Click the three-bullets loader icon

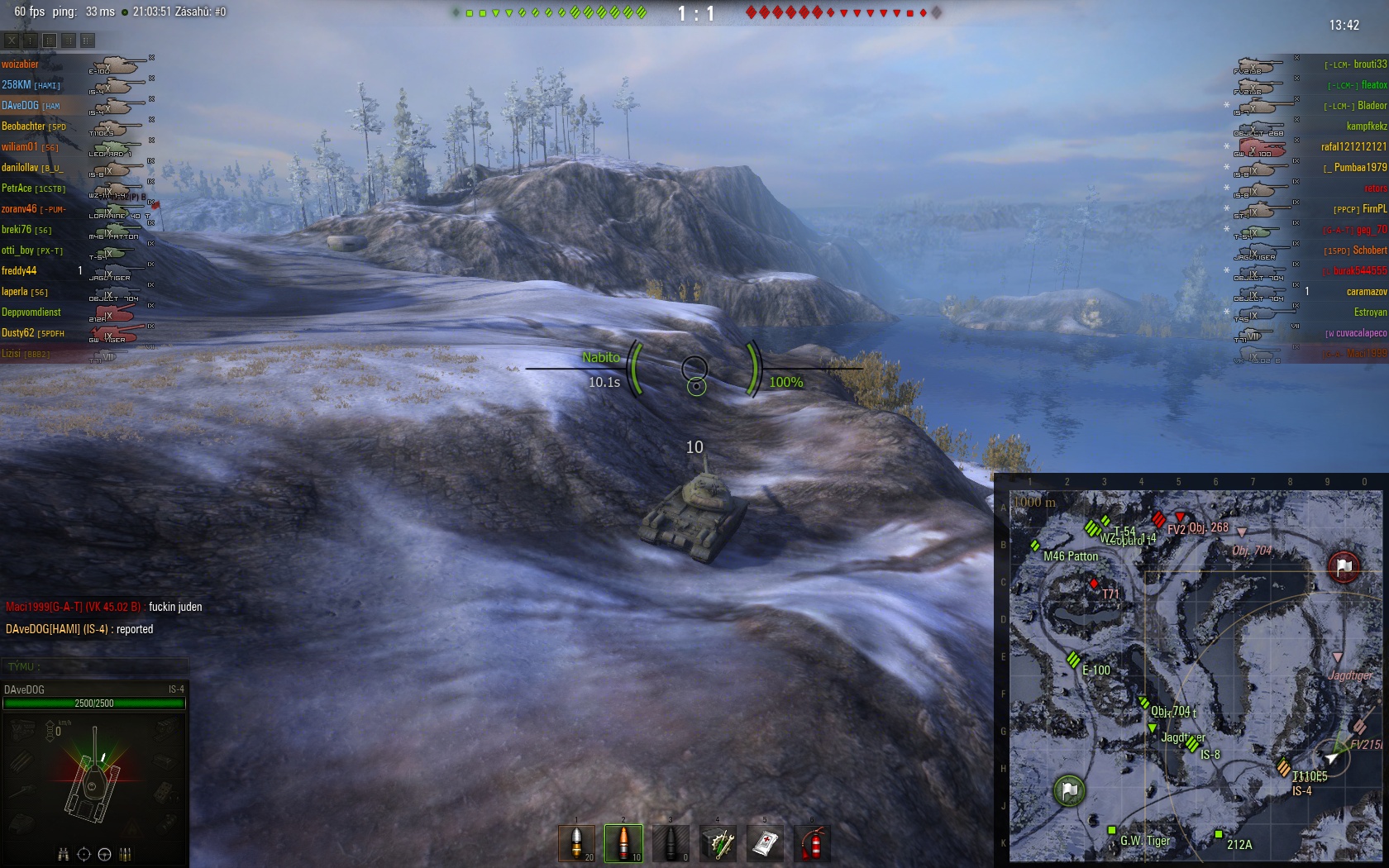(x=126, y=854)
